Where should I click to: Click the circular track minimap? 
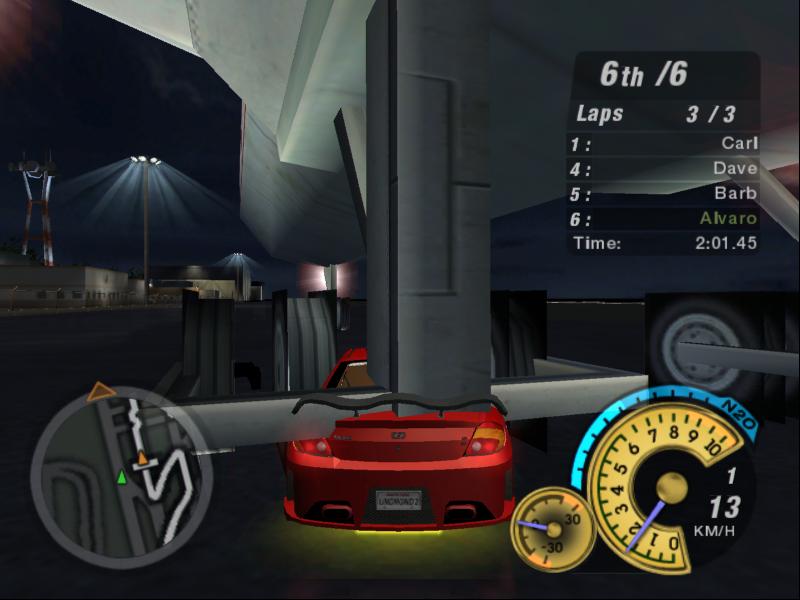point(120,472)
